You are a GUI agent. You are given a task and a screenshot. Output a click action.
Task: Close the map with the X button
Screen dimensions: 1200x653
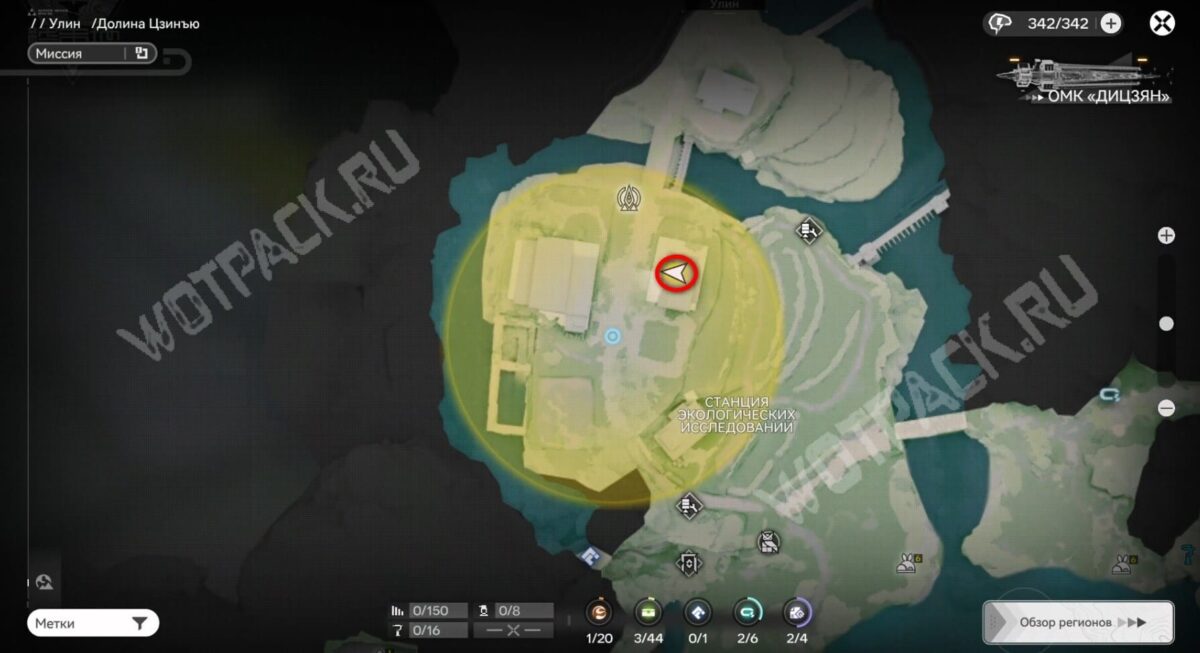coord(1162,24)
